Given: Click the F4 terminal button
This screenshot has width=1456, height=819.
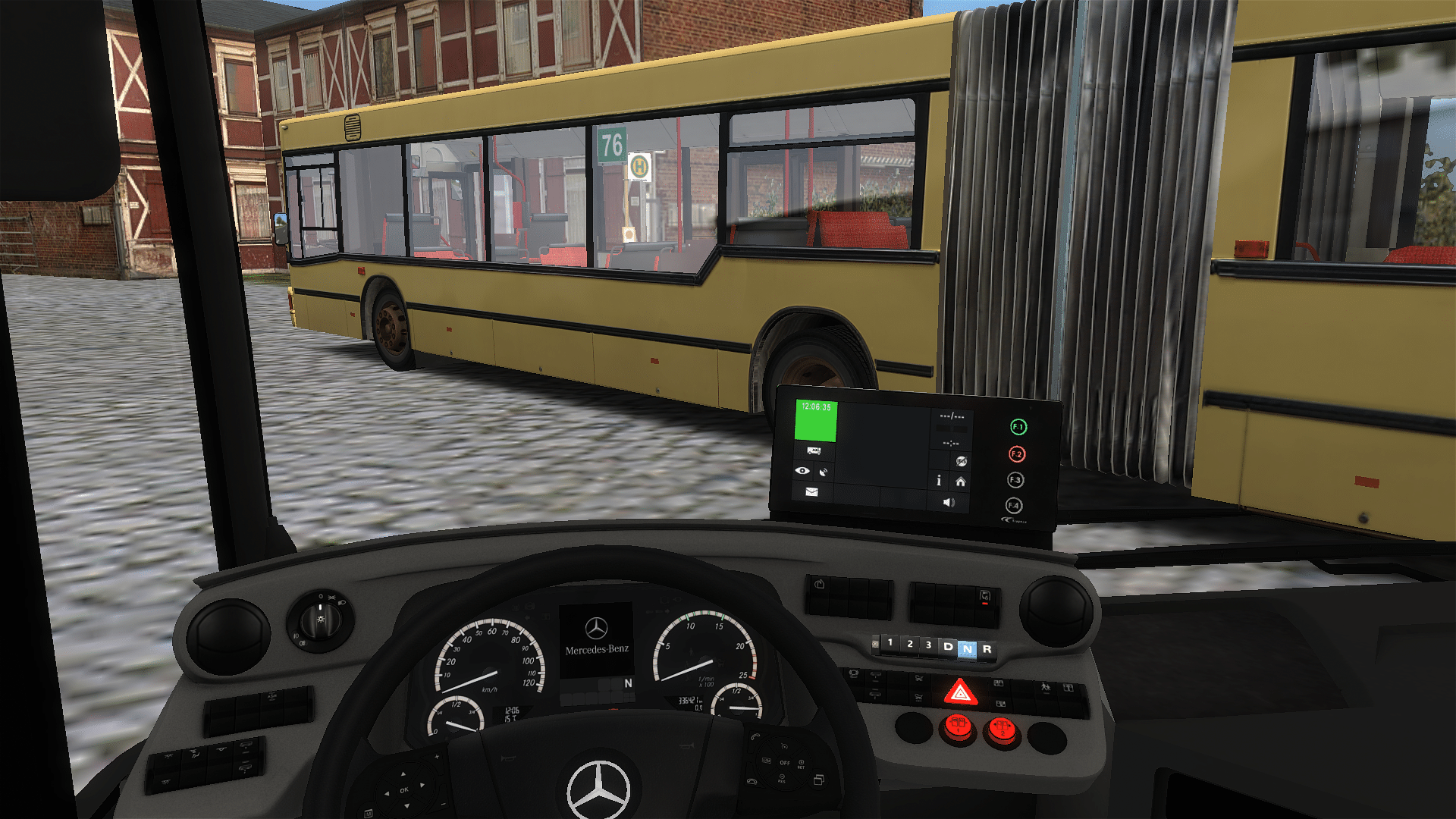Looking at the screenshot, I should click(1014, 506).
